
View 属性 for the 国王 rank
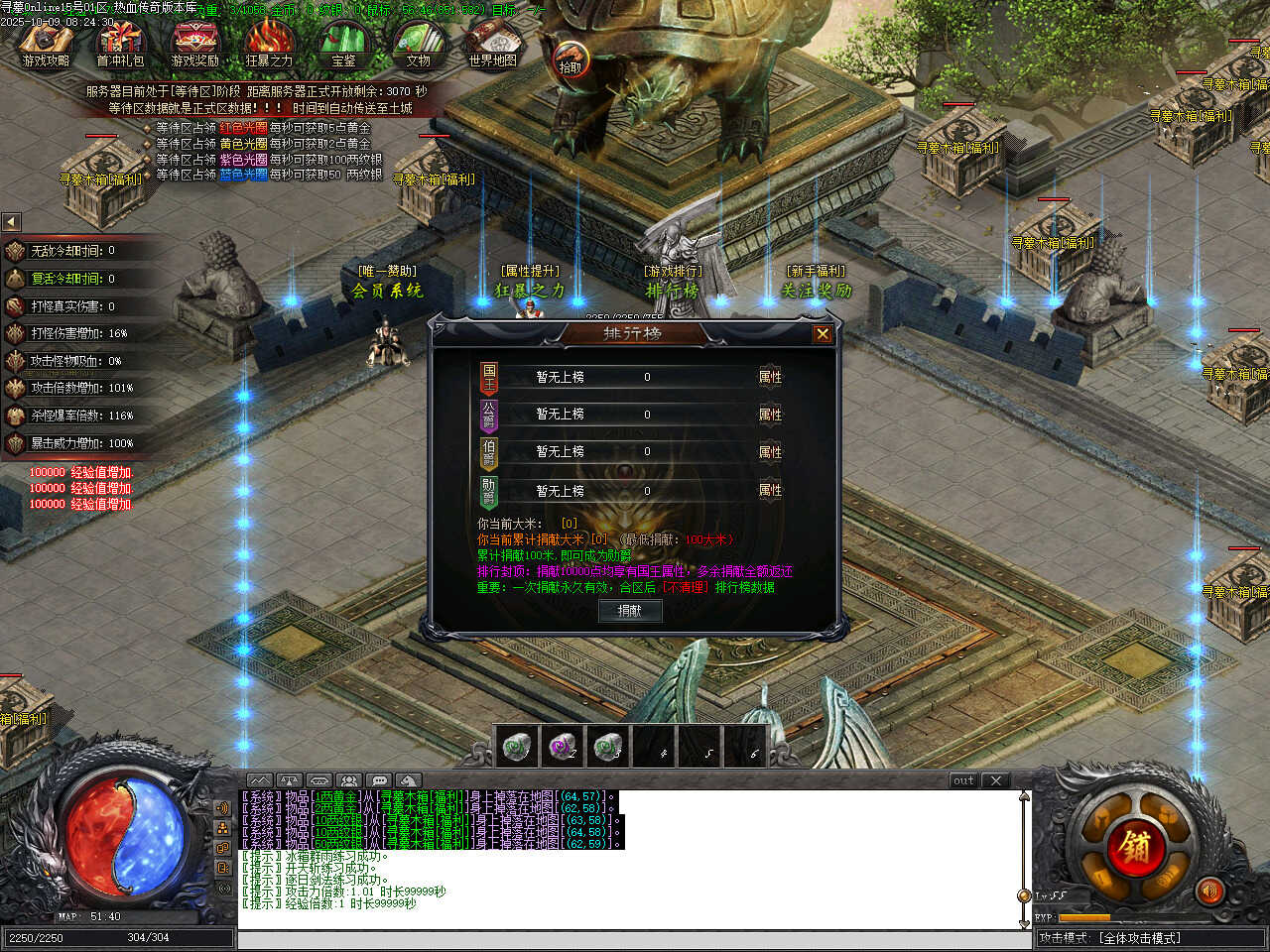coord(770,377)
